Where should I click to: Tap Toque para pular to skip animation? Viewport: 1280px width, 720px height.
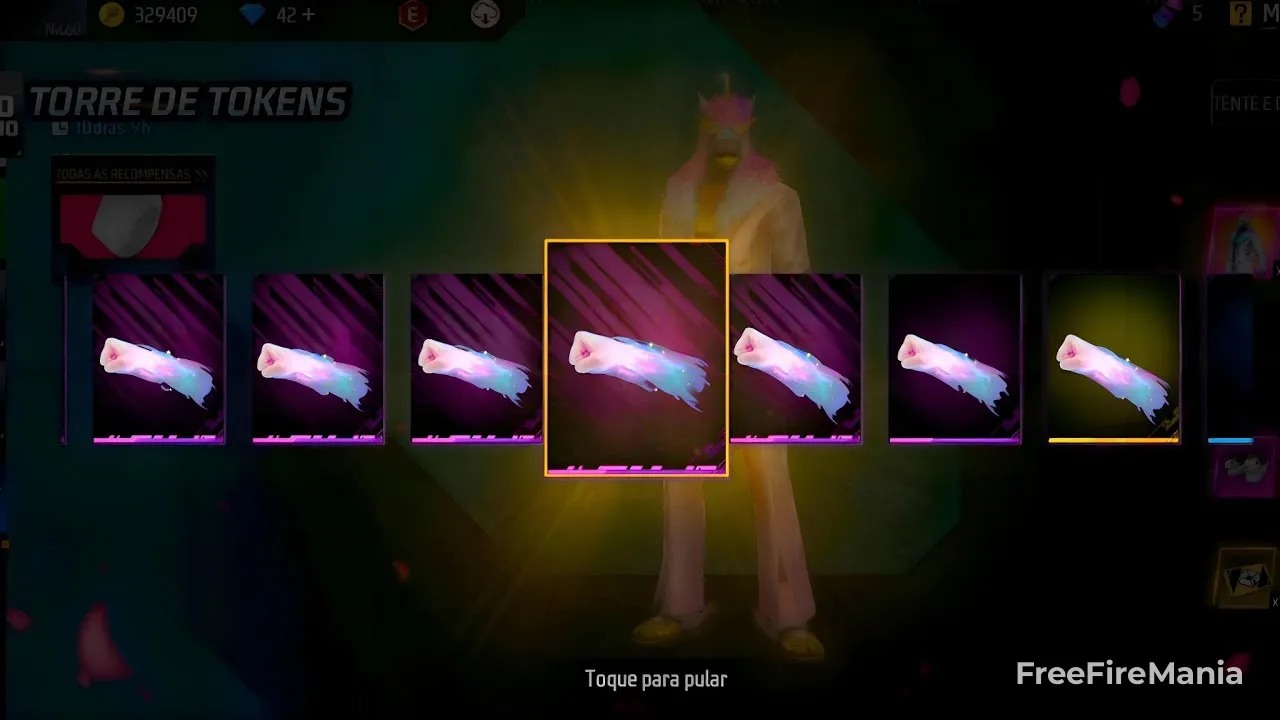coord(656,679)
